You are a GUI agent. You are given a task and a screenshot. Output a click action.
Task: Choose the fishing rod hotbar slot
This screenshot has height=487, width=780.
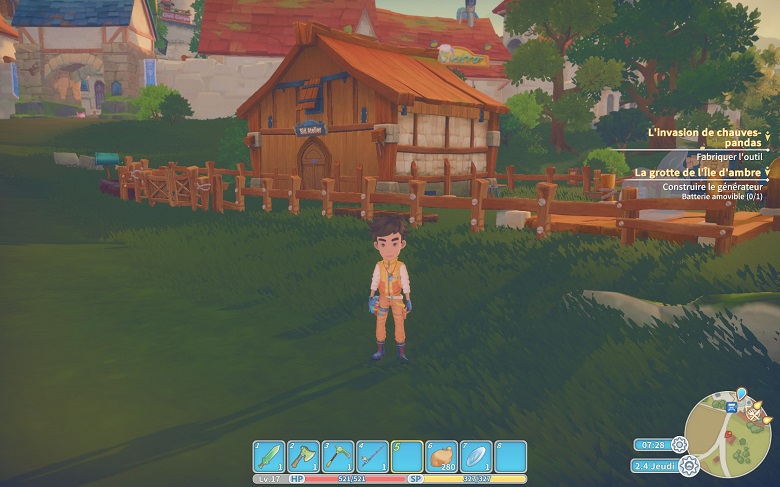[372, 456]
